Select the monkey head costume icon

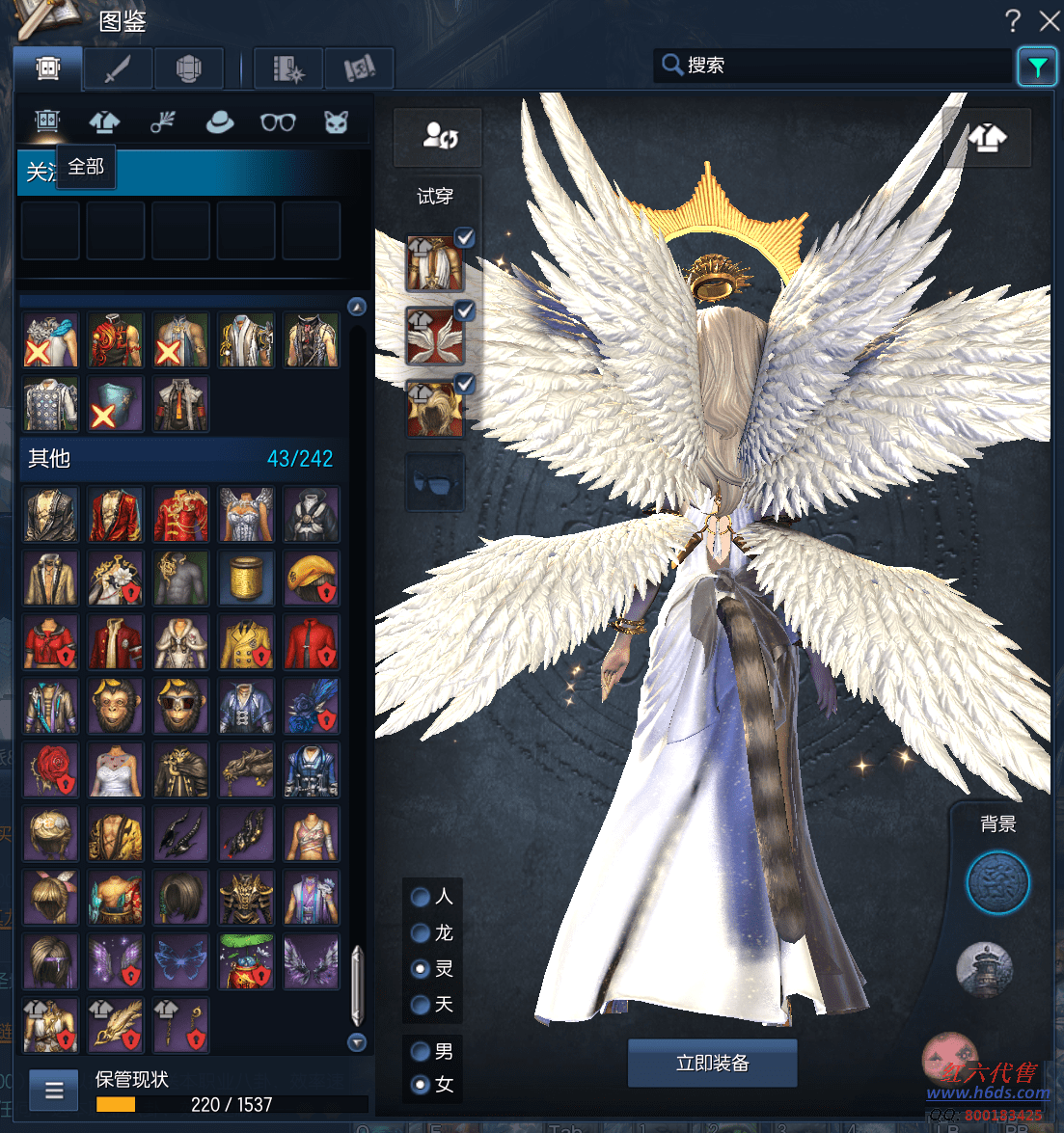pos(116,705)
